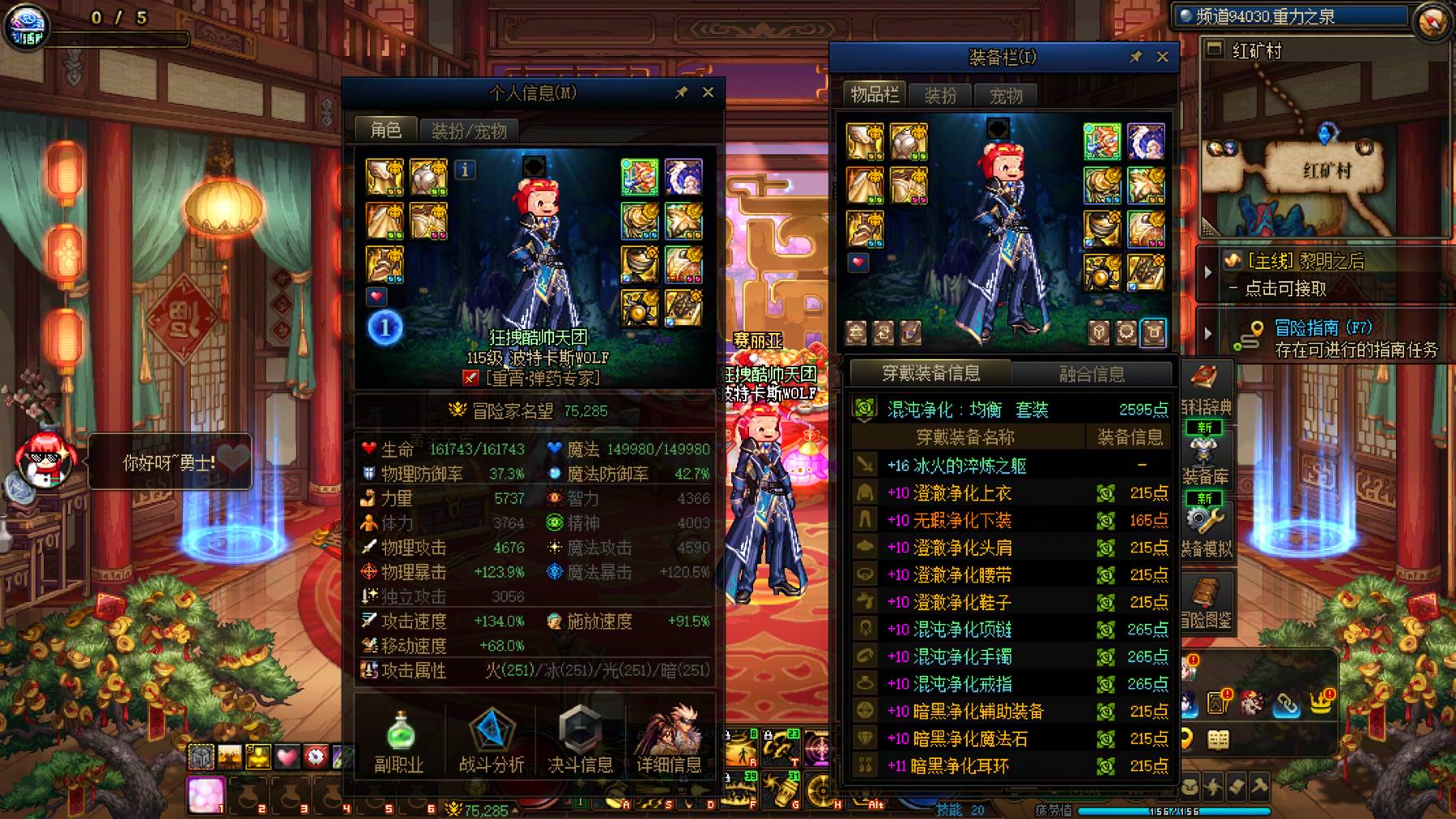This screenshot has height=819, width=1456.
Task: Select the auction hammer icon near bottom right
Action: pyautogui.click(x=1260, y=786)
